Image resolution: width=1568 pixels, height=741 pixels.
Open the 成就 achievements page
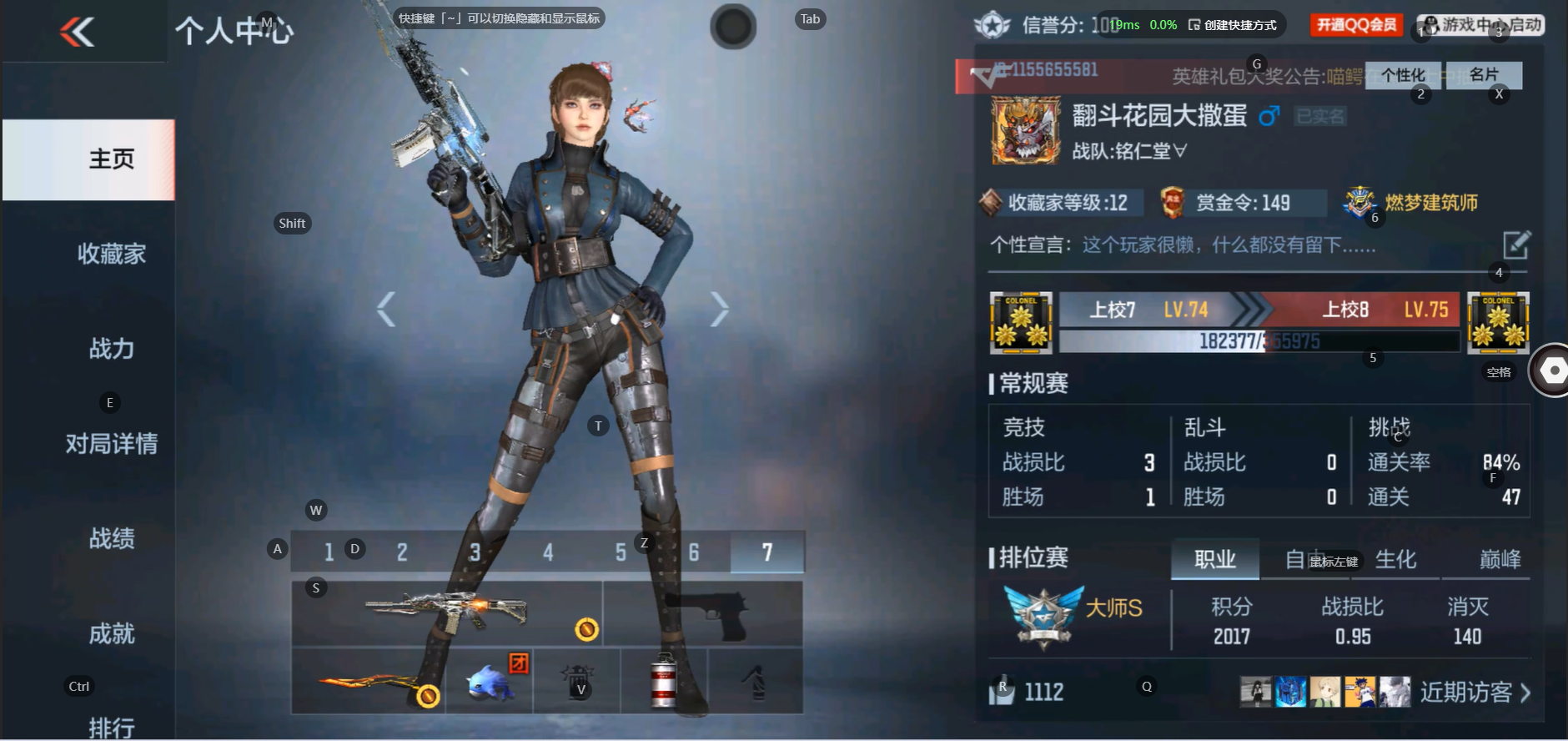tap(111, 633)
